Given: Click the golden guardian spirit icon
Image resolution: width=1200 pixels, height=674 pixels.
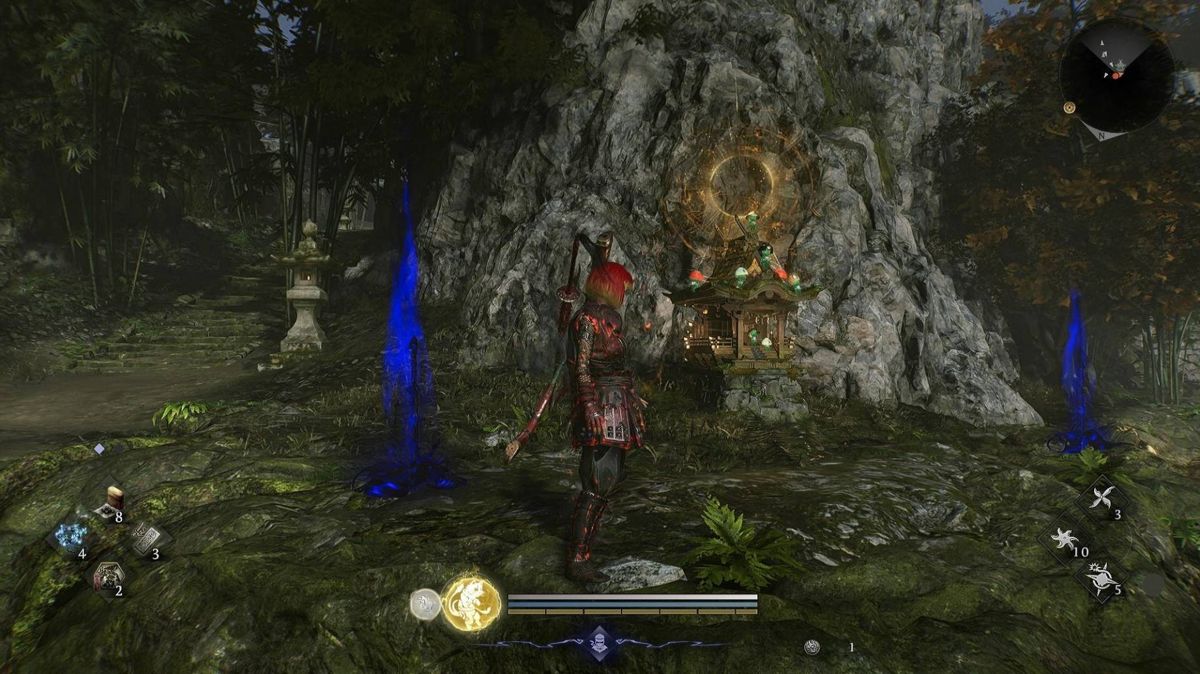Looking at the screenshot, I should [x=471, y=603].
